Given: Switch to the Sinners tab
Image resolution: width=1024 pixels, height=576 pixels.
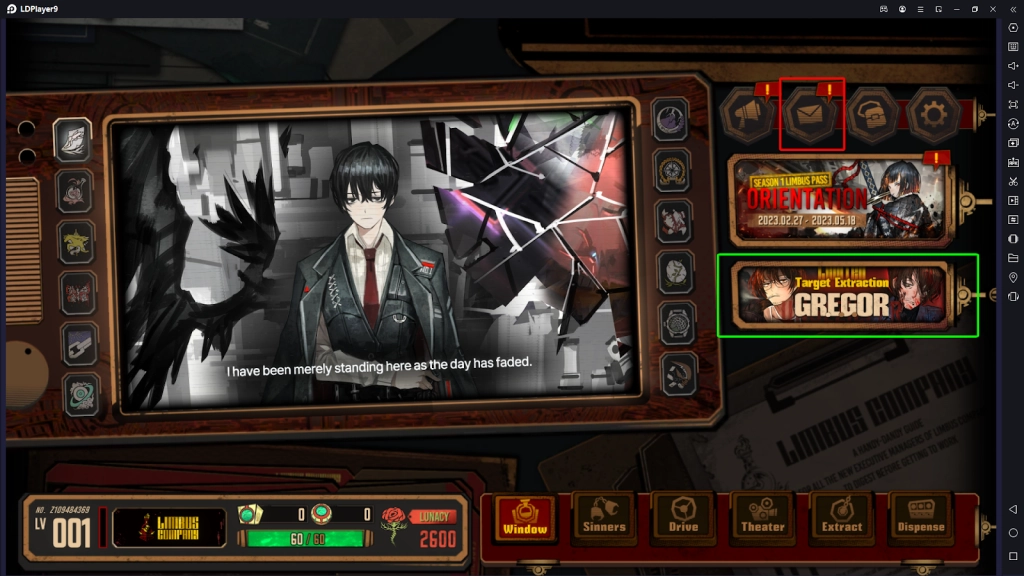Looking at the screenshot, I should point(604,517).
